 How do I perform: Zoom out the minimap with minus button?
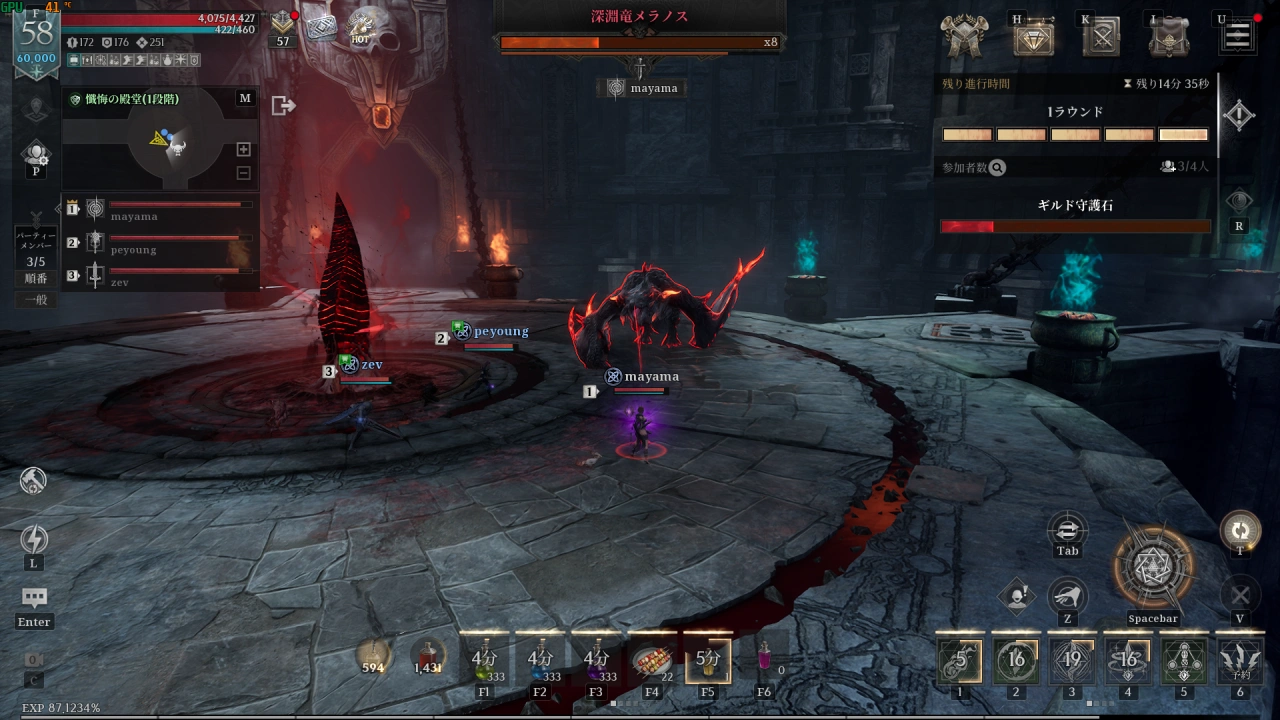point(243,173)
